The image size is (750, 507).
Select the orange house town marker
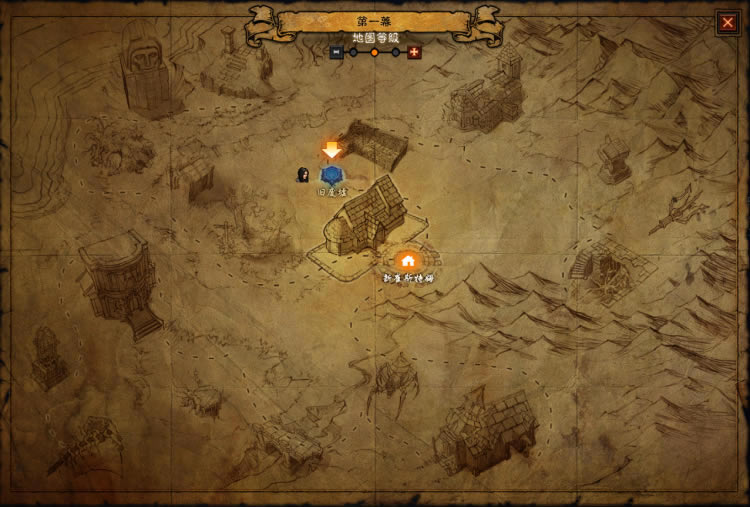click(x=408, y=261)
